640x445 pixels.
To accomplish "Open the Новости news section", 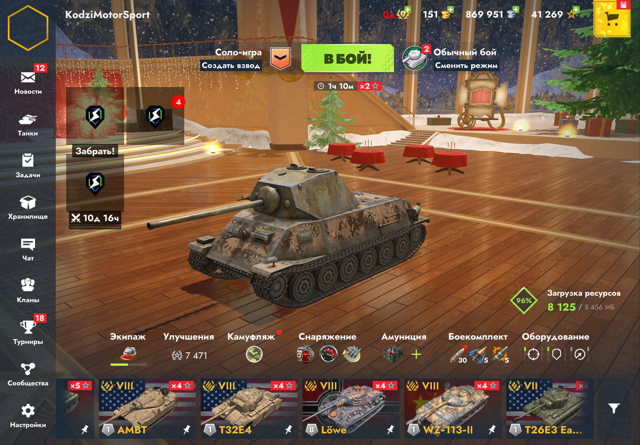I will pos(28,80).
